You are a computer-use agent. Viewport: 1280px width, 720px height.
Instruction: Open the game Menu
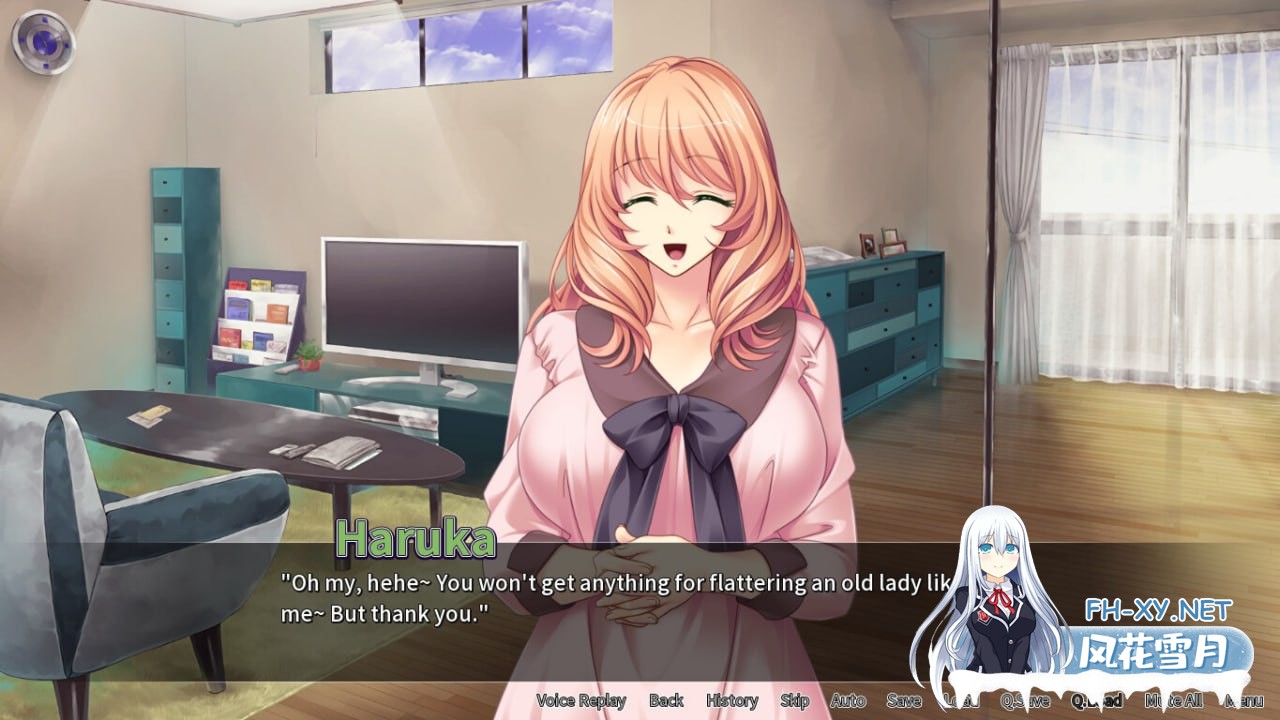click(x=1244, y=701)
